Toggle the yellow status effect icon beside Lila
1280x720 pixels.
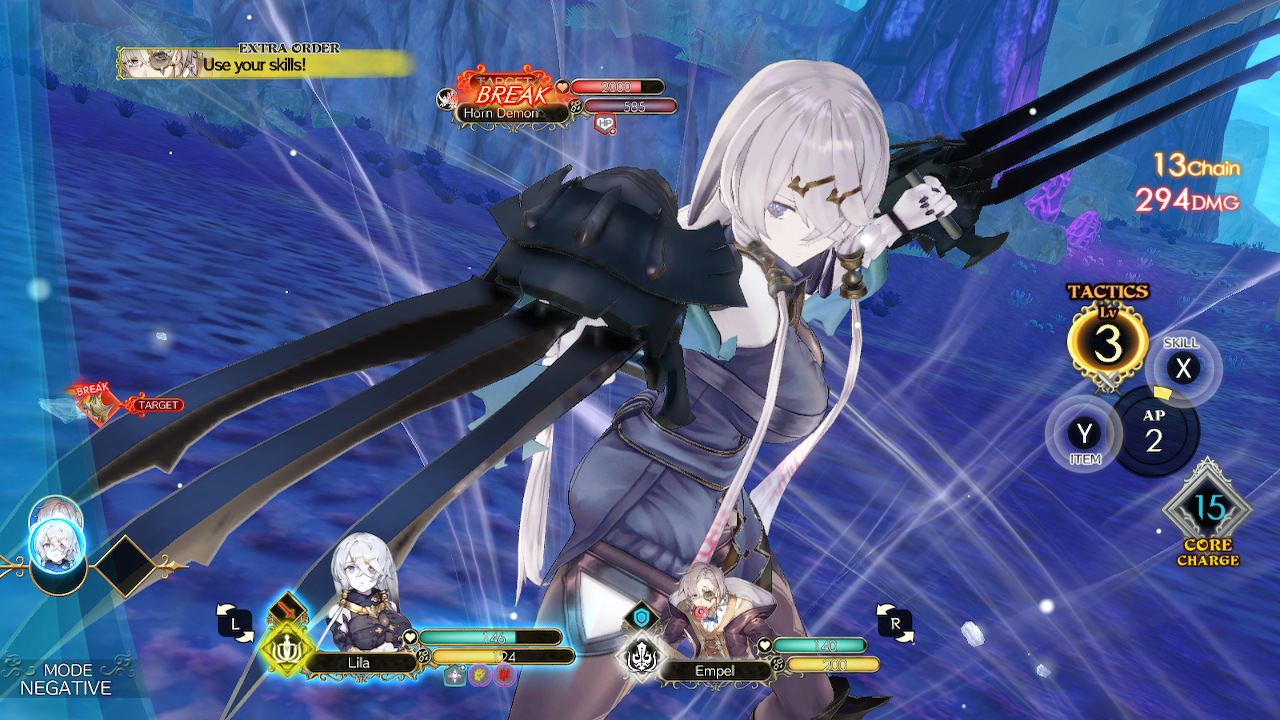[480, 674]
